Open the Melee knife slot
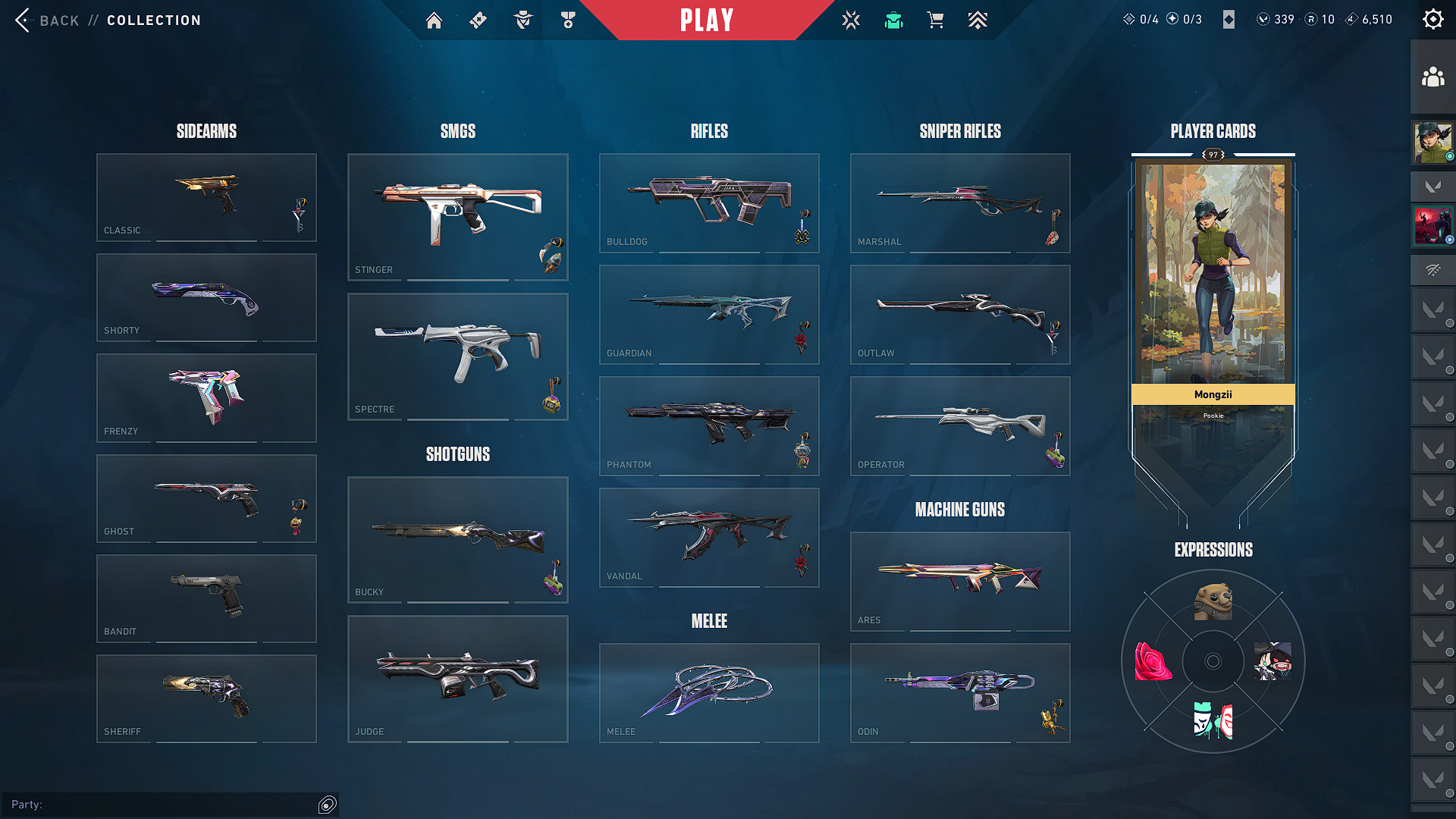Image resolution: width=1456 pixels, height=819 pixels. [709, 692]
